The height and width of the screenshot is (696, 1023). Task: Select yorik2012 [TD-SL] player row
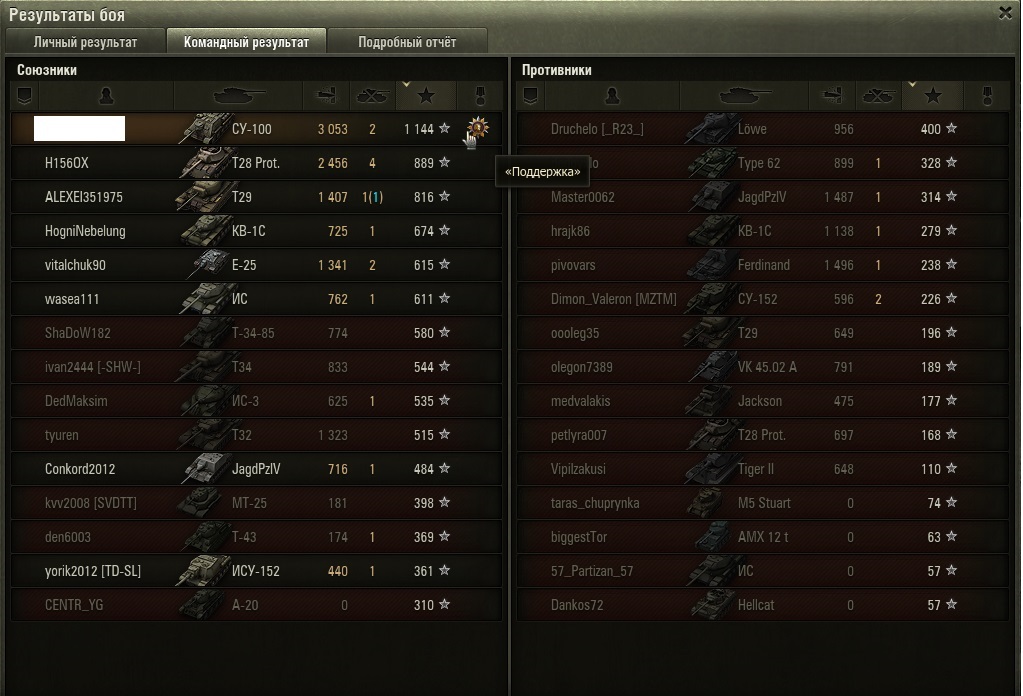[256, 571]
